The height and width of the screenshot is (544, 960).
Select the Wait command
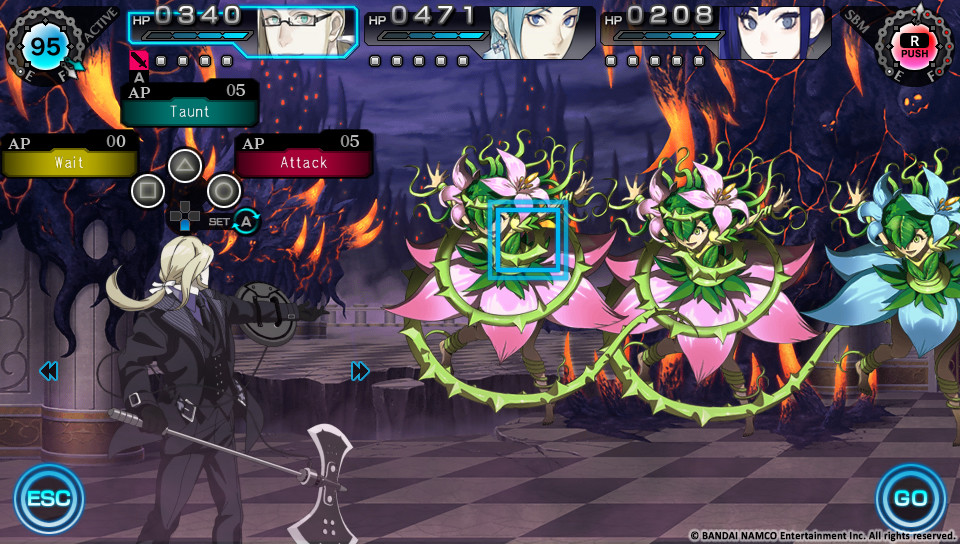[x=69, y=162]
